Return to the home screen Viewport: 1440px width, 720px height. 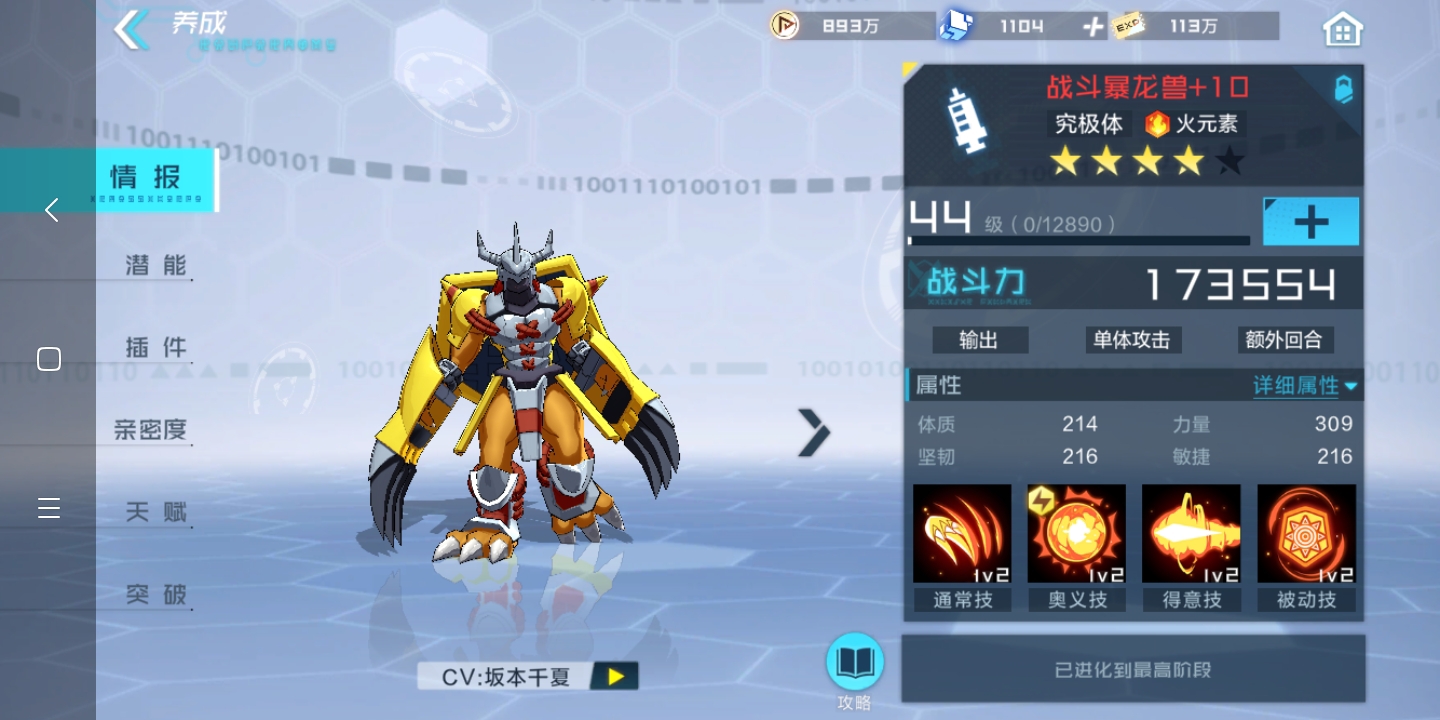click(x=1342, y=30)
